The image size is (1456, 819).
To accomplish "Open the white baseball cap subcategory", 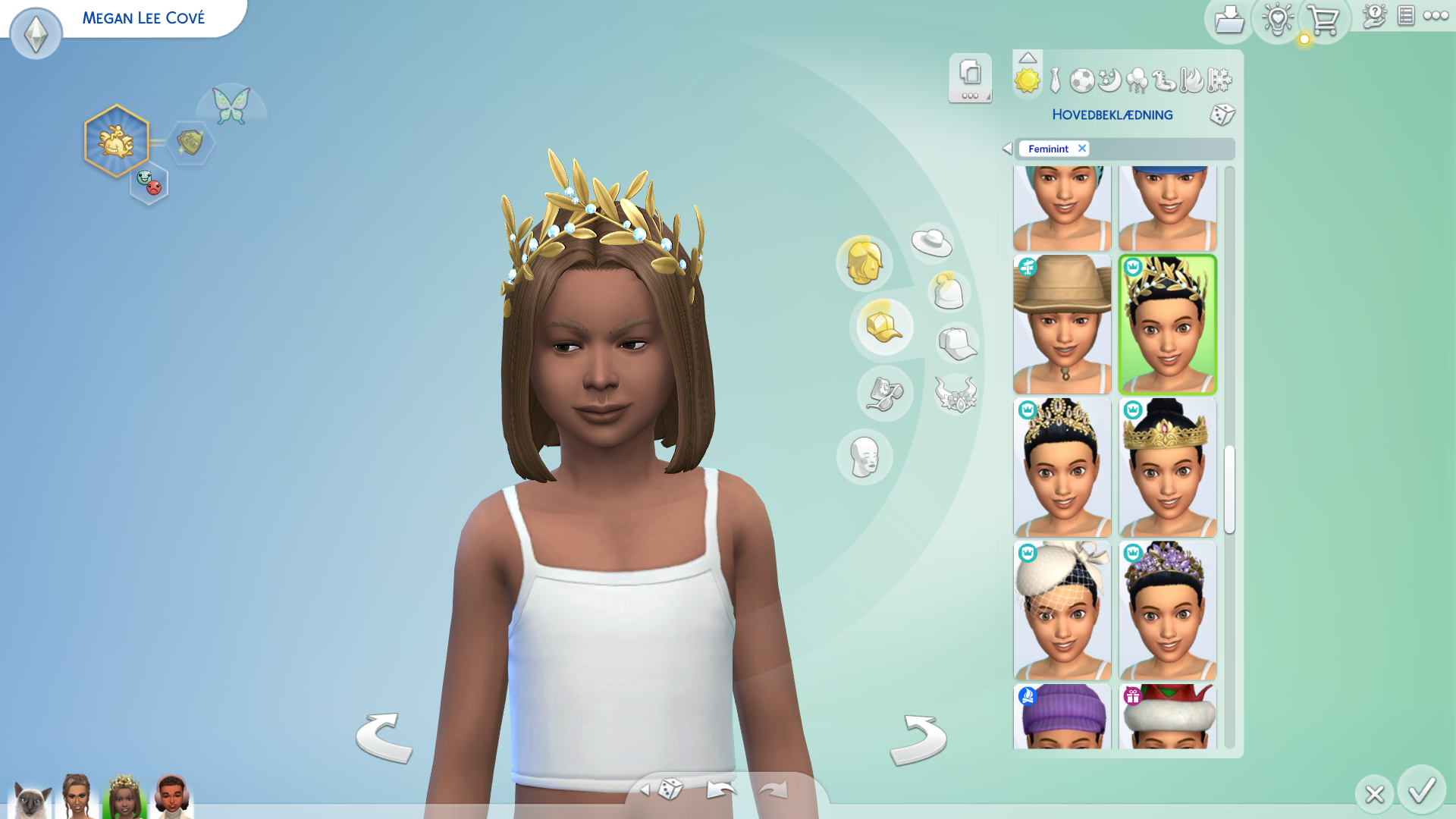I will 957,344.
